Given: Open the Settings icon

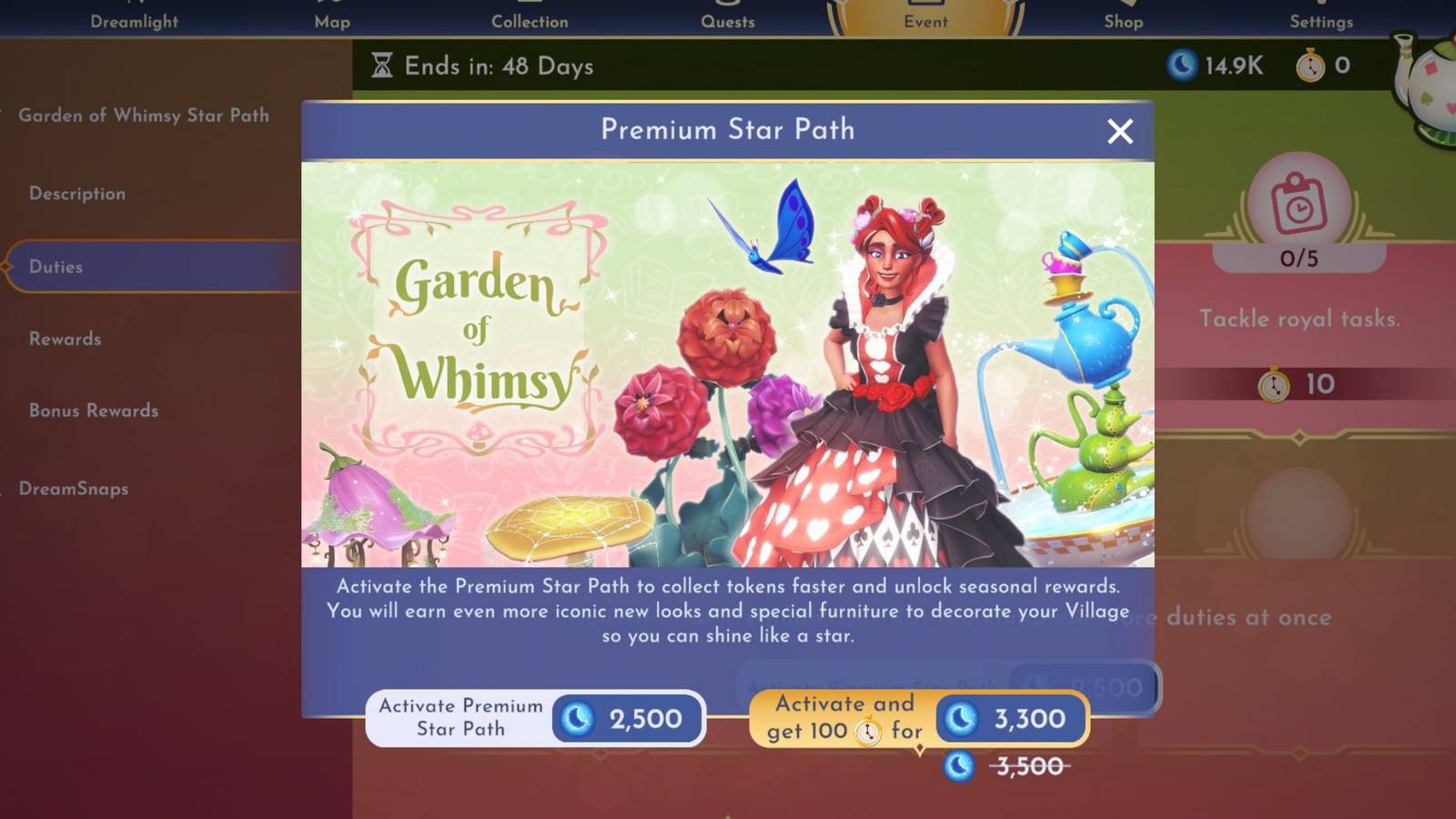Looking at the screenshot, I should click(x=1320, y=14).
